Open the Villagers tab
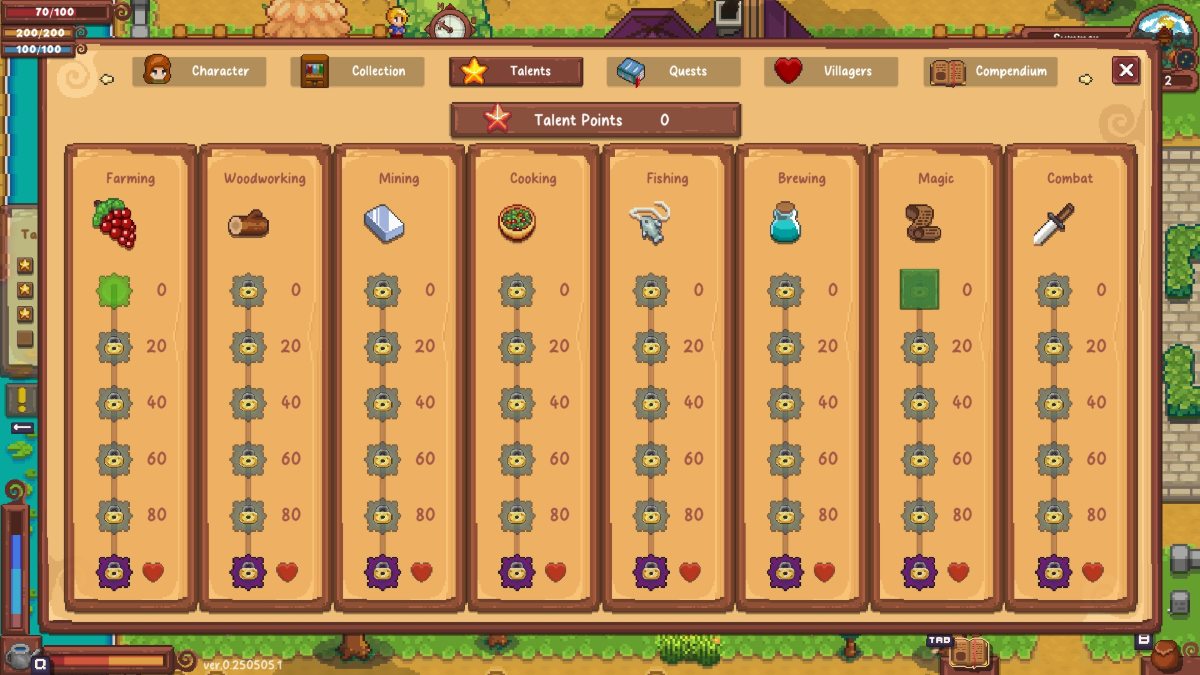The width and height of the screenshot is (1200, 675). pos(831,71)
